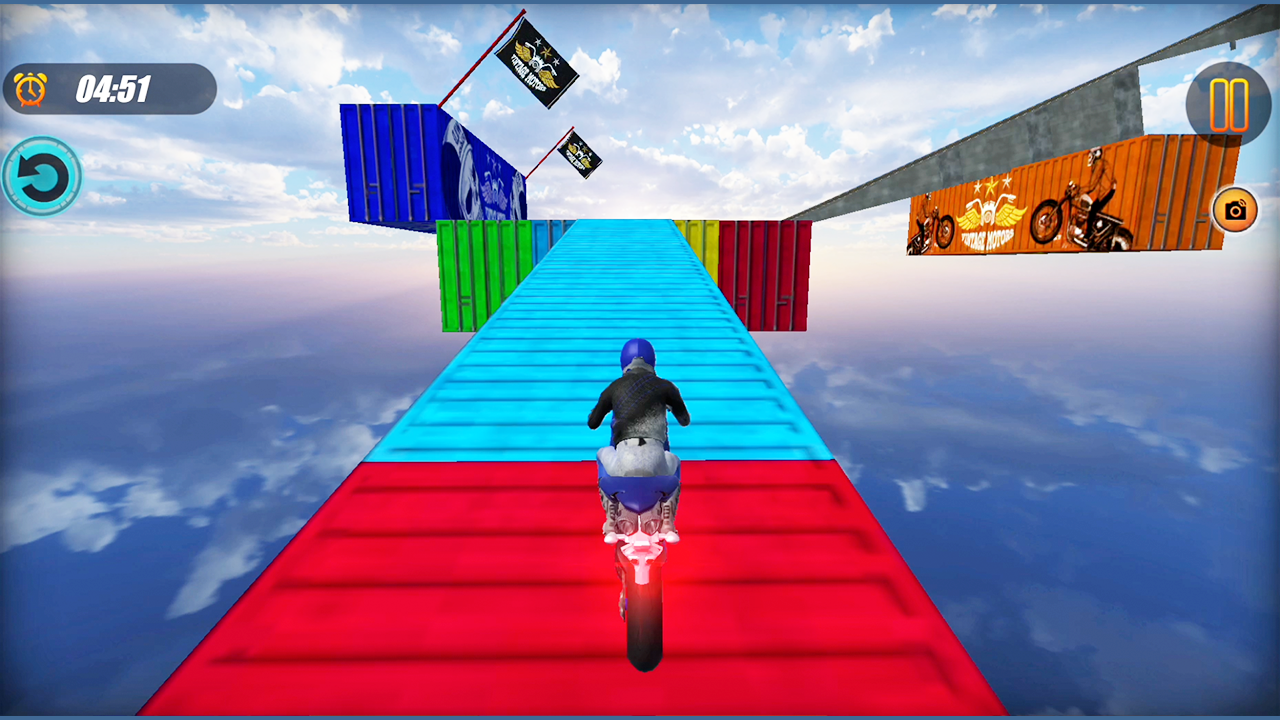Select the orange pause button circle

pos(1228,105)
